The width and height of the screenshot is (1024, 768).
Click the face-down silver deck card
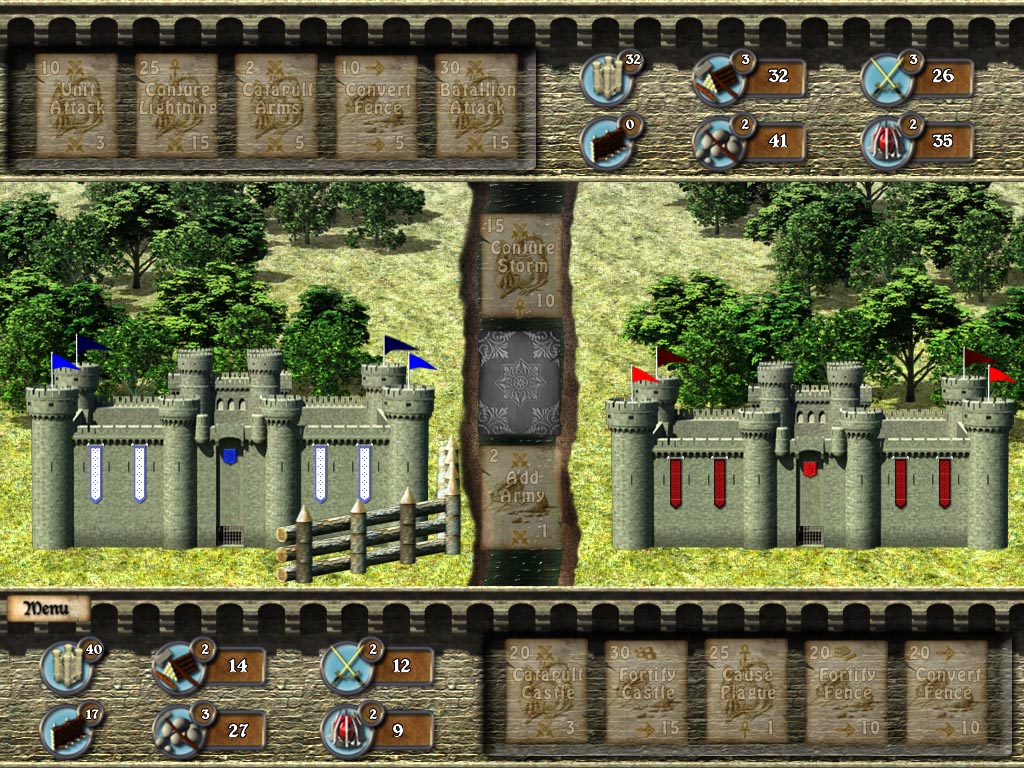(521, 381)
